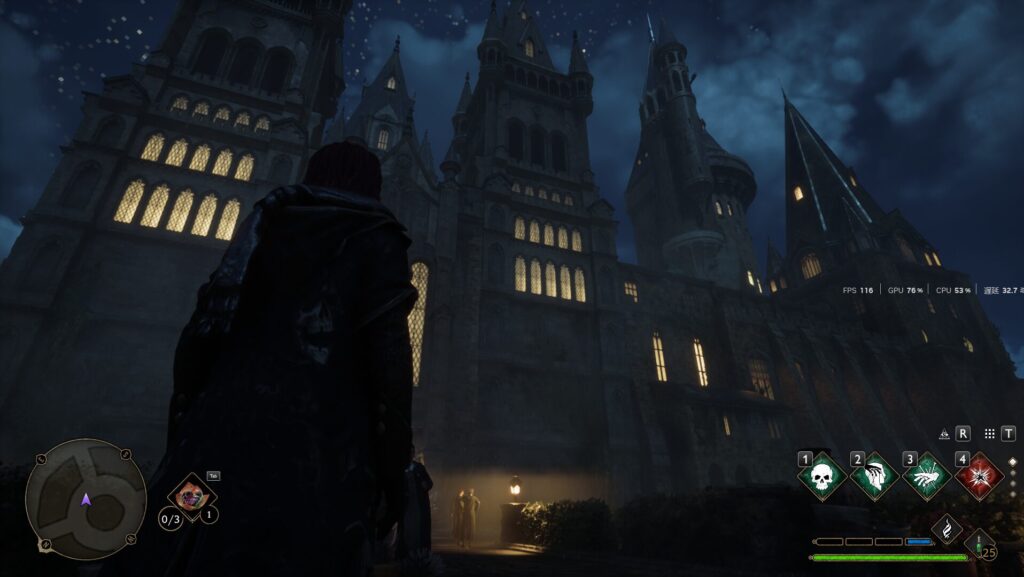Open the spell grid icon
The image size is (1024, 577).
tap(989, 433)
